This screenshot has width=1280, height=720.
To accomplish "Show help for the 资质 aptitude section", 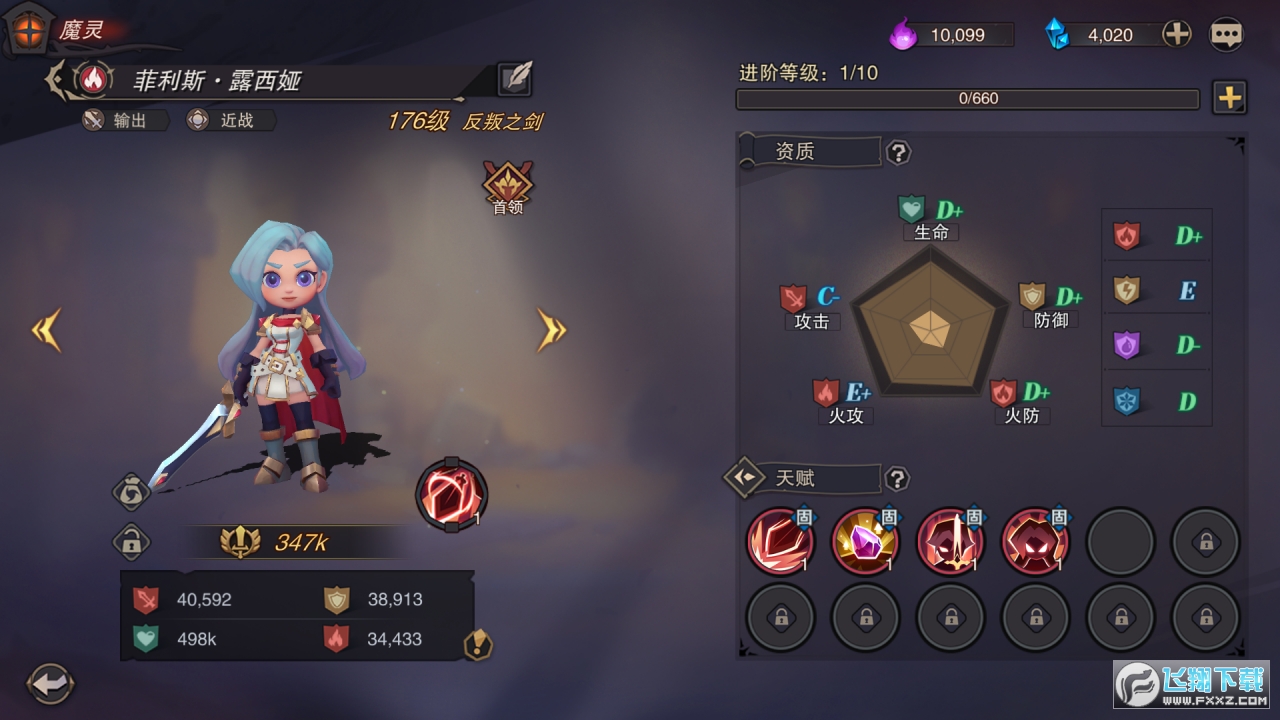I will (x=899, y=152).
